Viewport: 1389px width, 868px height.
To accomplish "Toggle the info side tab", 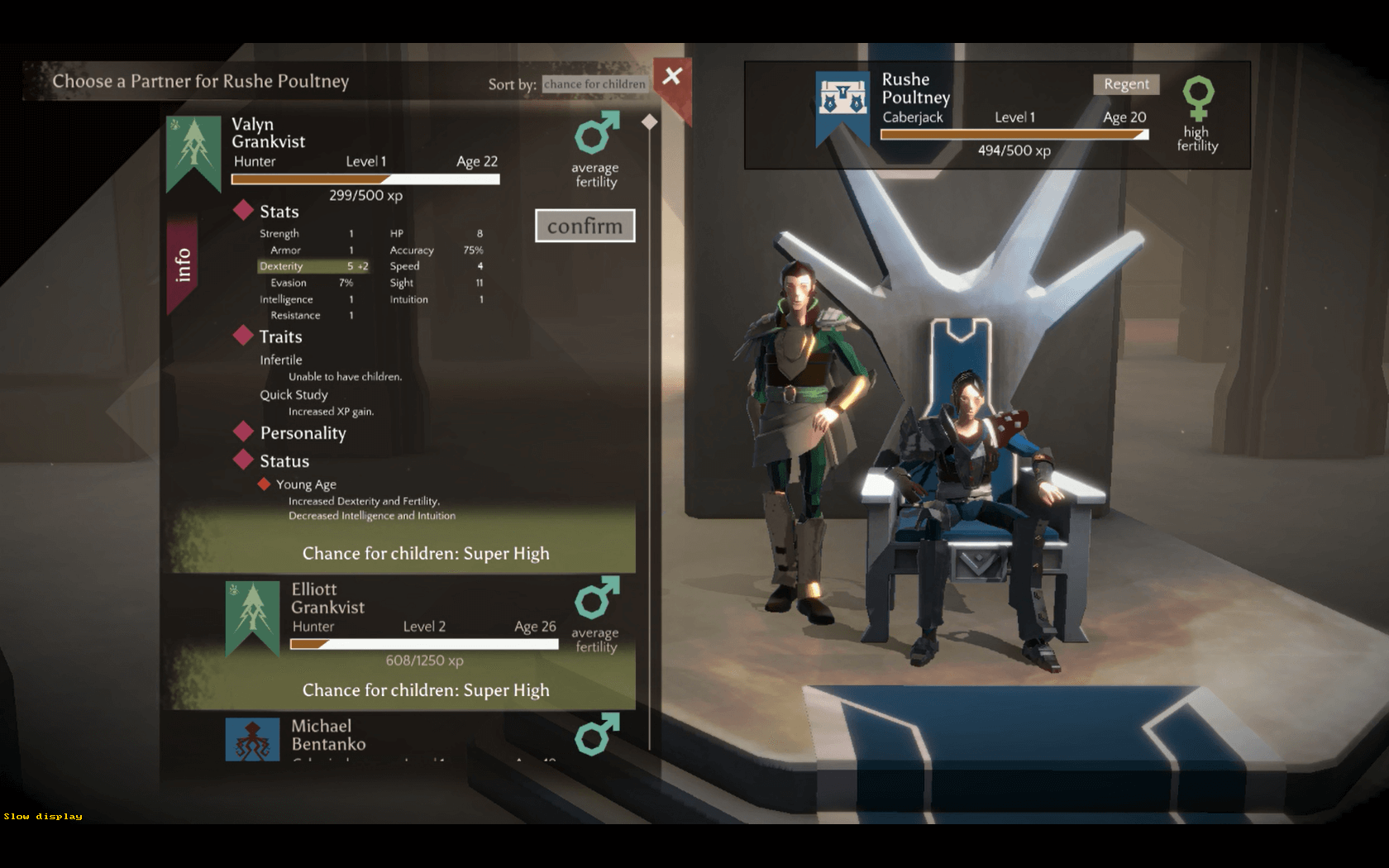I will (183, 265).
